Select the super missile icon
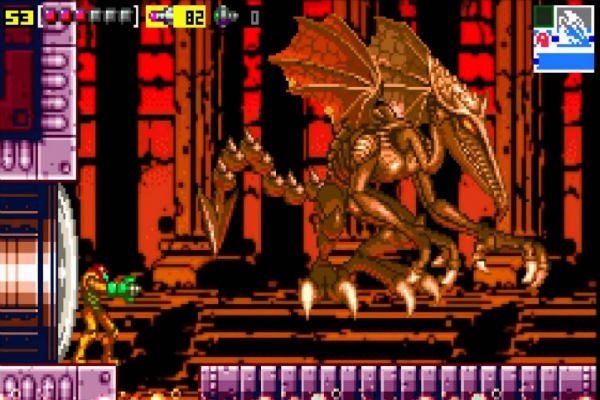The width and height of the screenshot is (600, 400). click(226, 16)
